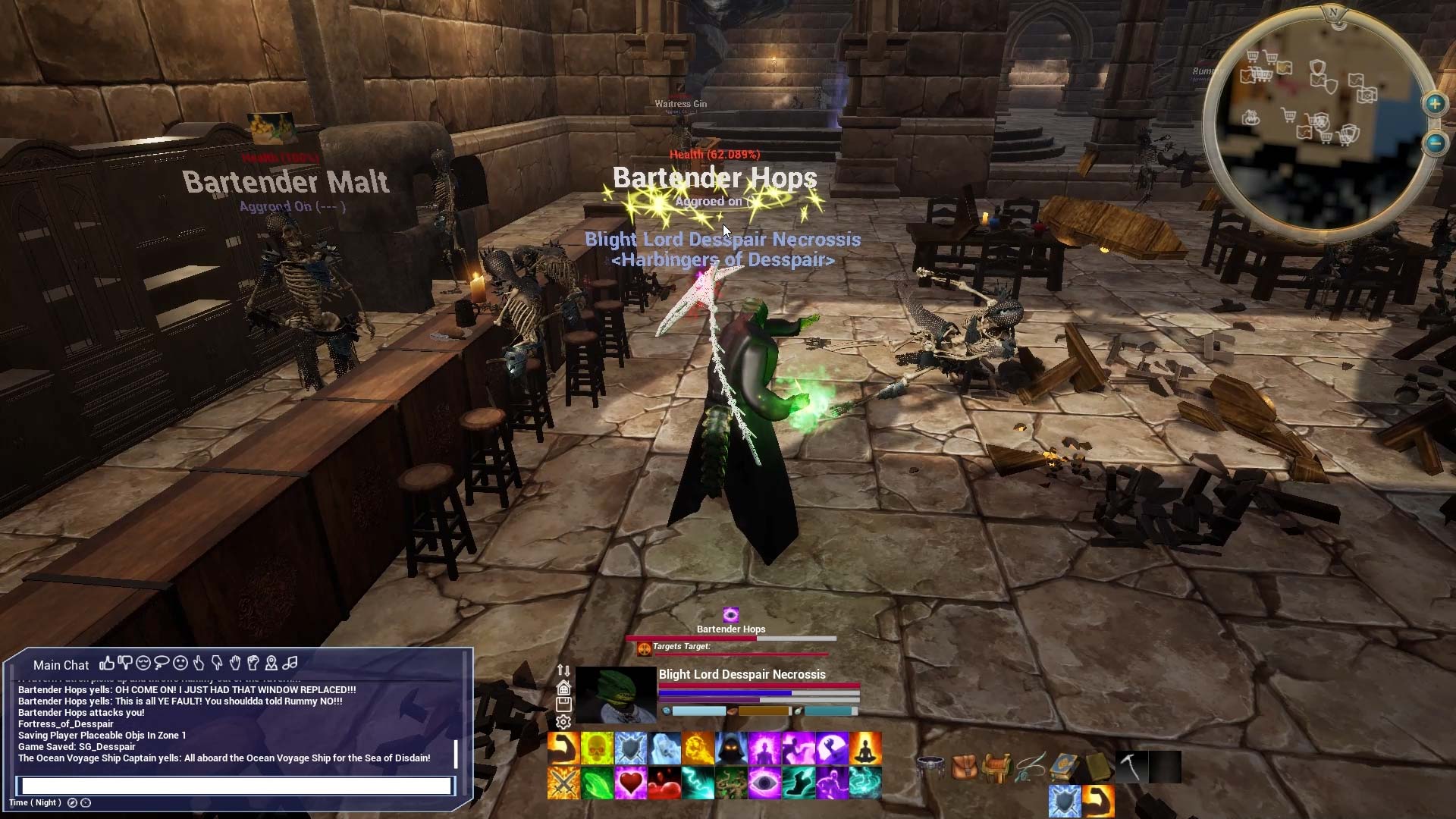Open the leather bag inventory icon

pyautogui.click(x=965, y=767)
